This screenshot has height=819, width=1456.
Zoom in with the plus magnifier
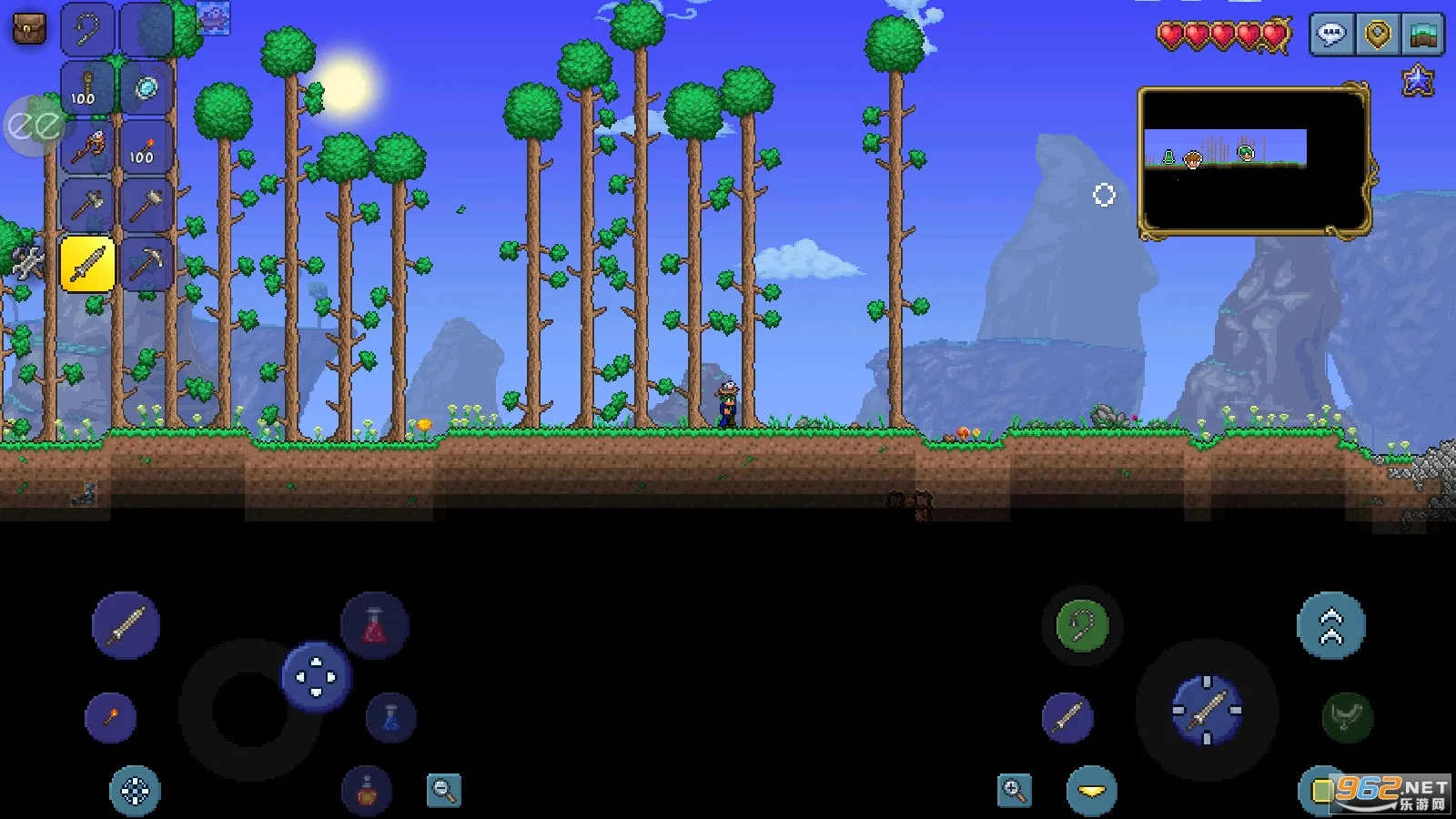[x=1014, y=790]
